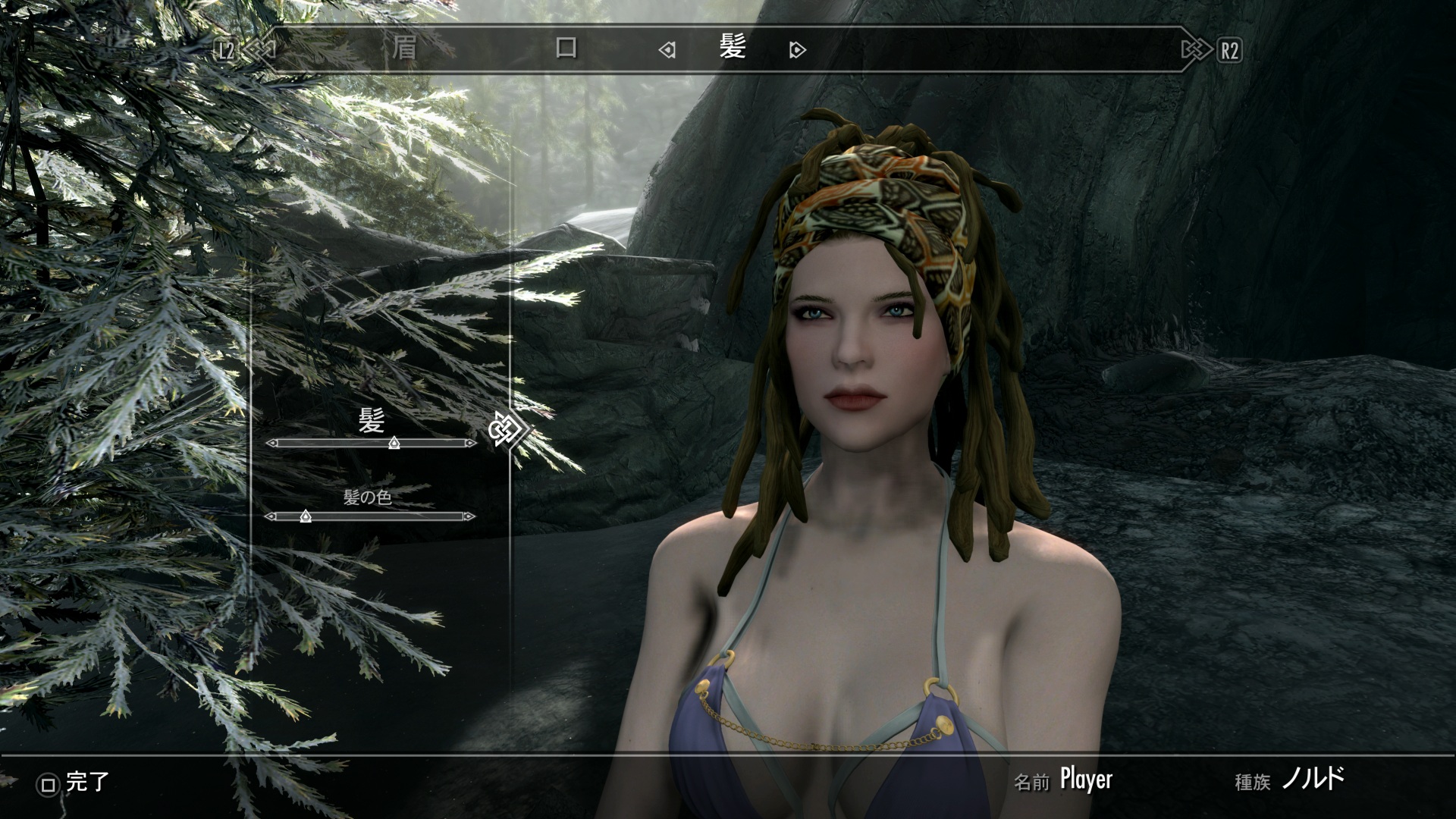This screenshot has height=819, width=1456.
Task: Switch to the 眉 (brows) tab
Action: pyautogui.click(x=404, y=49)
